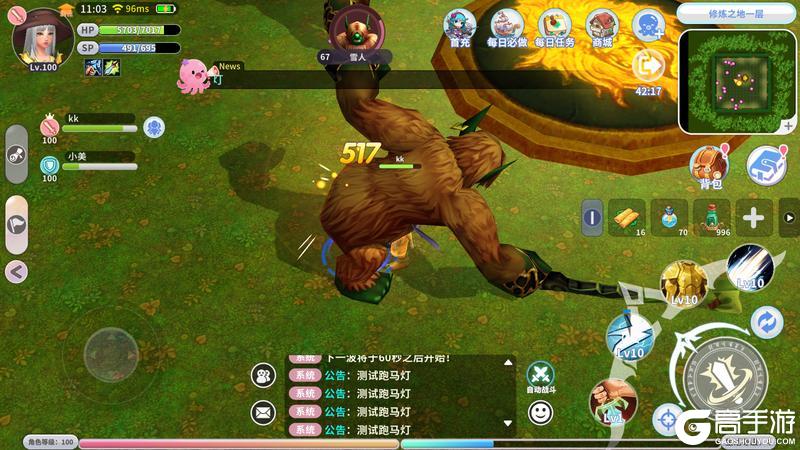Open the minimap of 修炼之地一层
This screenshot has height=450, width=800.
point(738,82)
